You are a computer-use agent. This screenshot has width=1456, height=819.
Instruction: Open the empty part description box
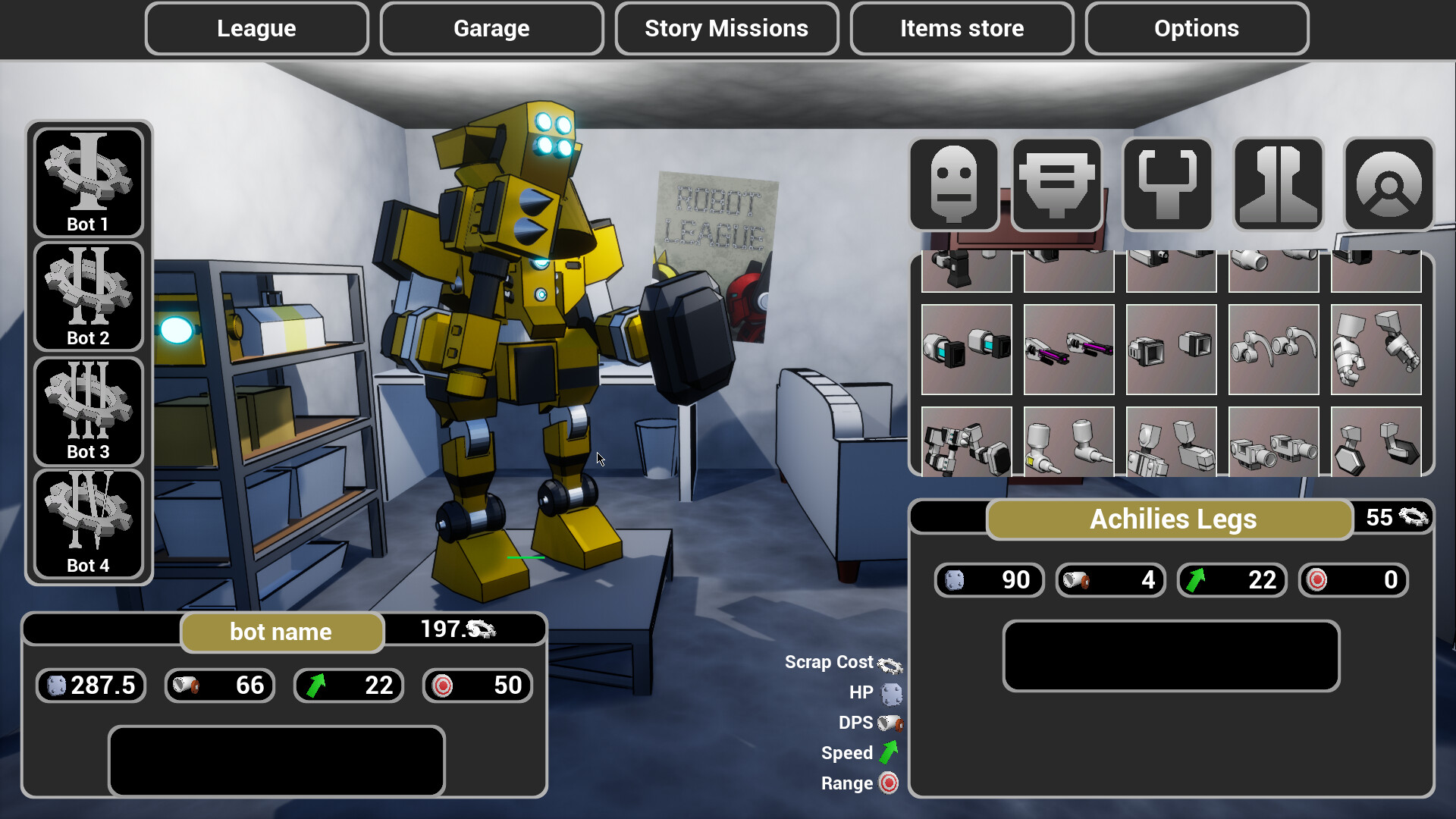pos(1171,655)
